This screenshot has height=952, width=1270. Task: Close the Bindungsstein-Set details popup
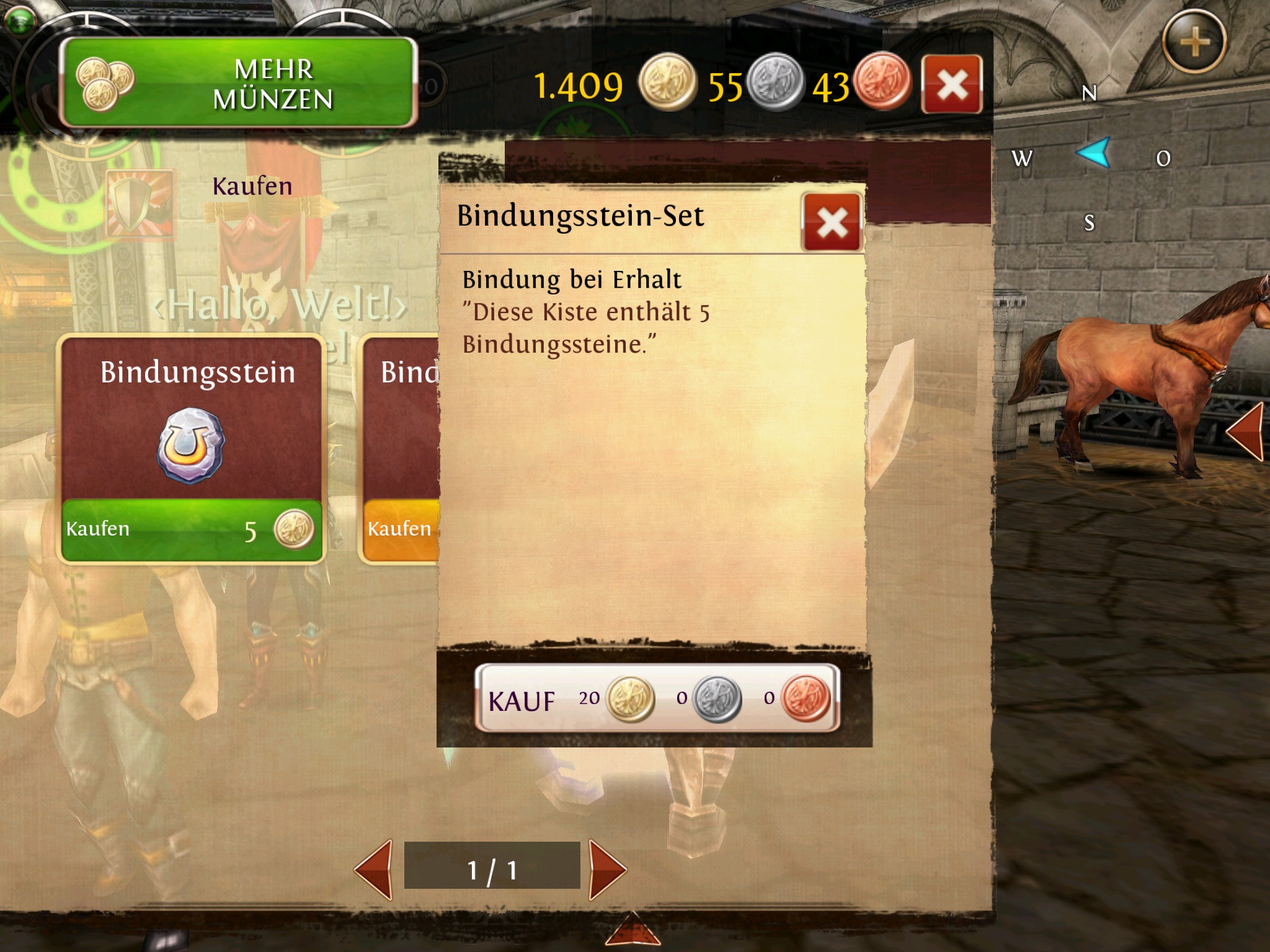pyautogui.click(x=832, y=223)
